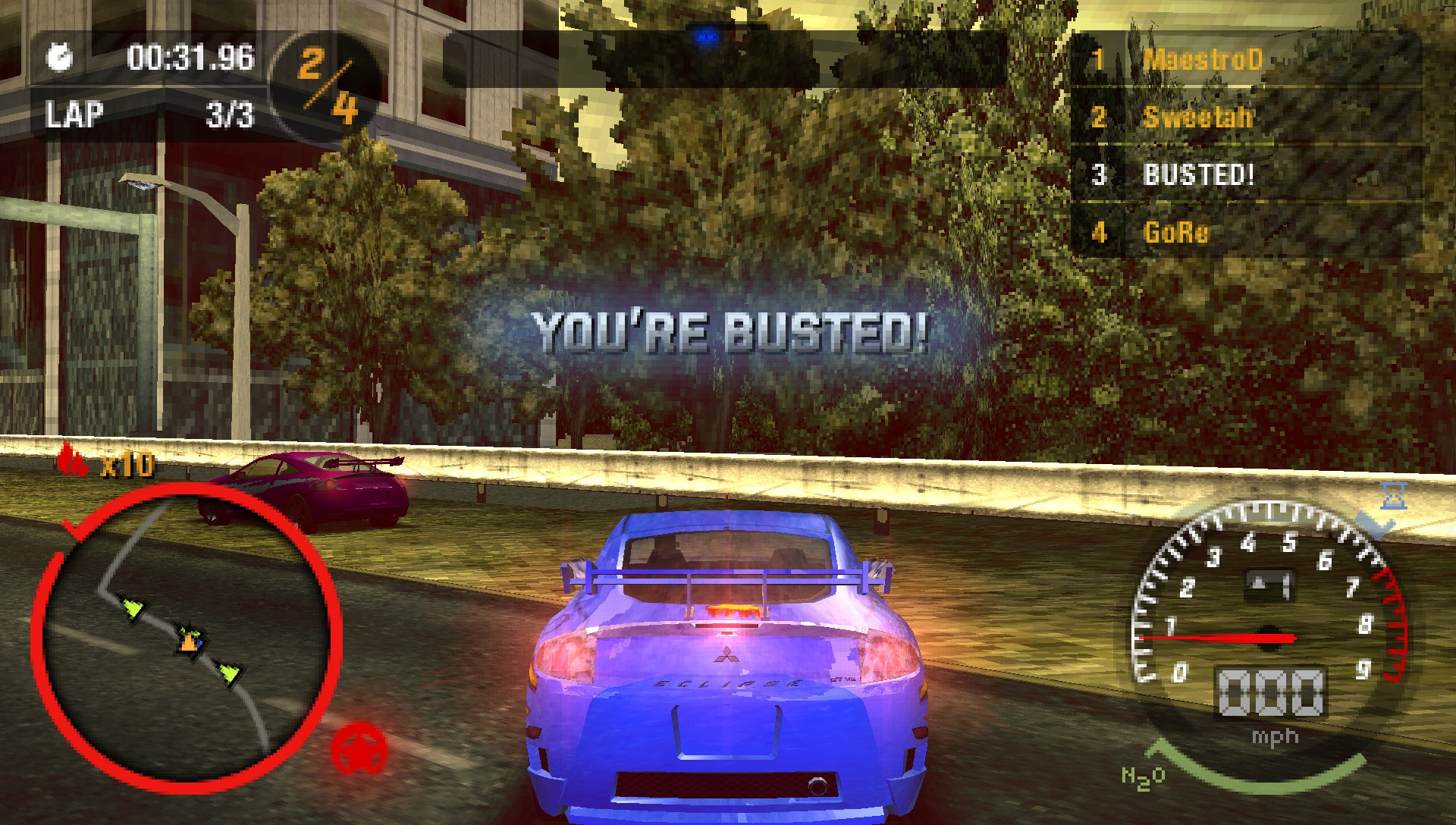1456x825 pixels.
Task: Select Sweetah in the race standings
Action: coord(1197,117)
